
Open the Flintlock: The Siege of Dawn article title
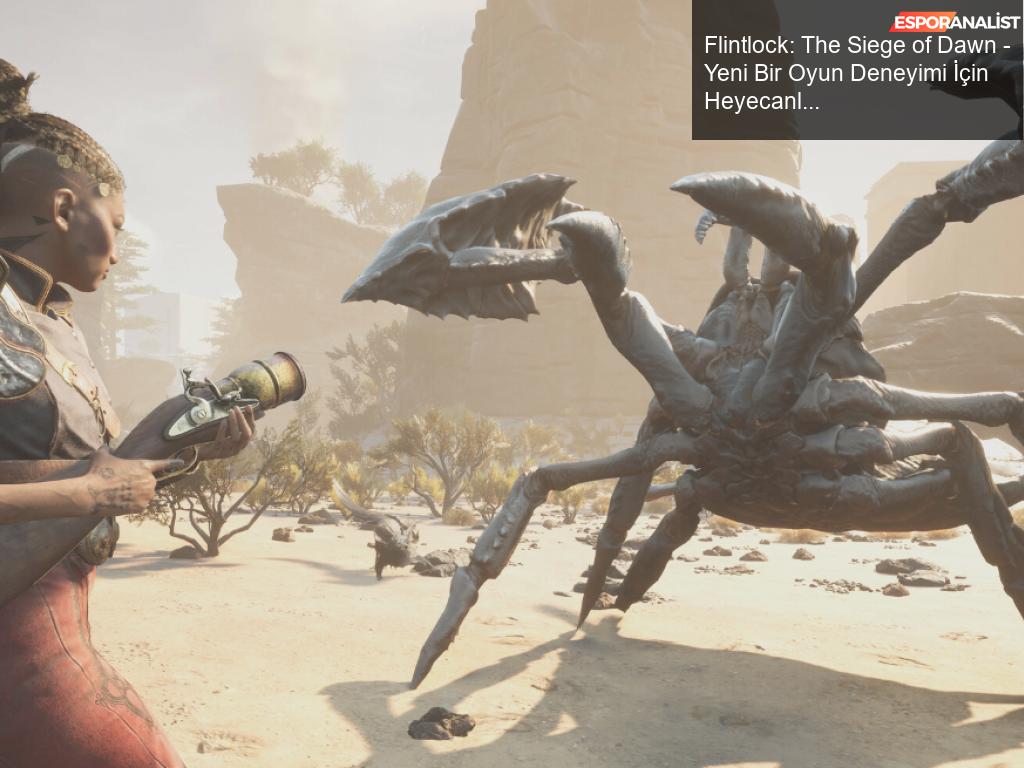click(857, 73)
